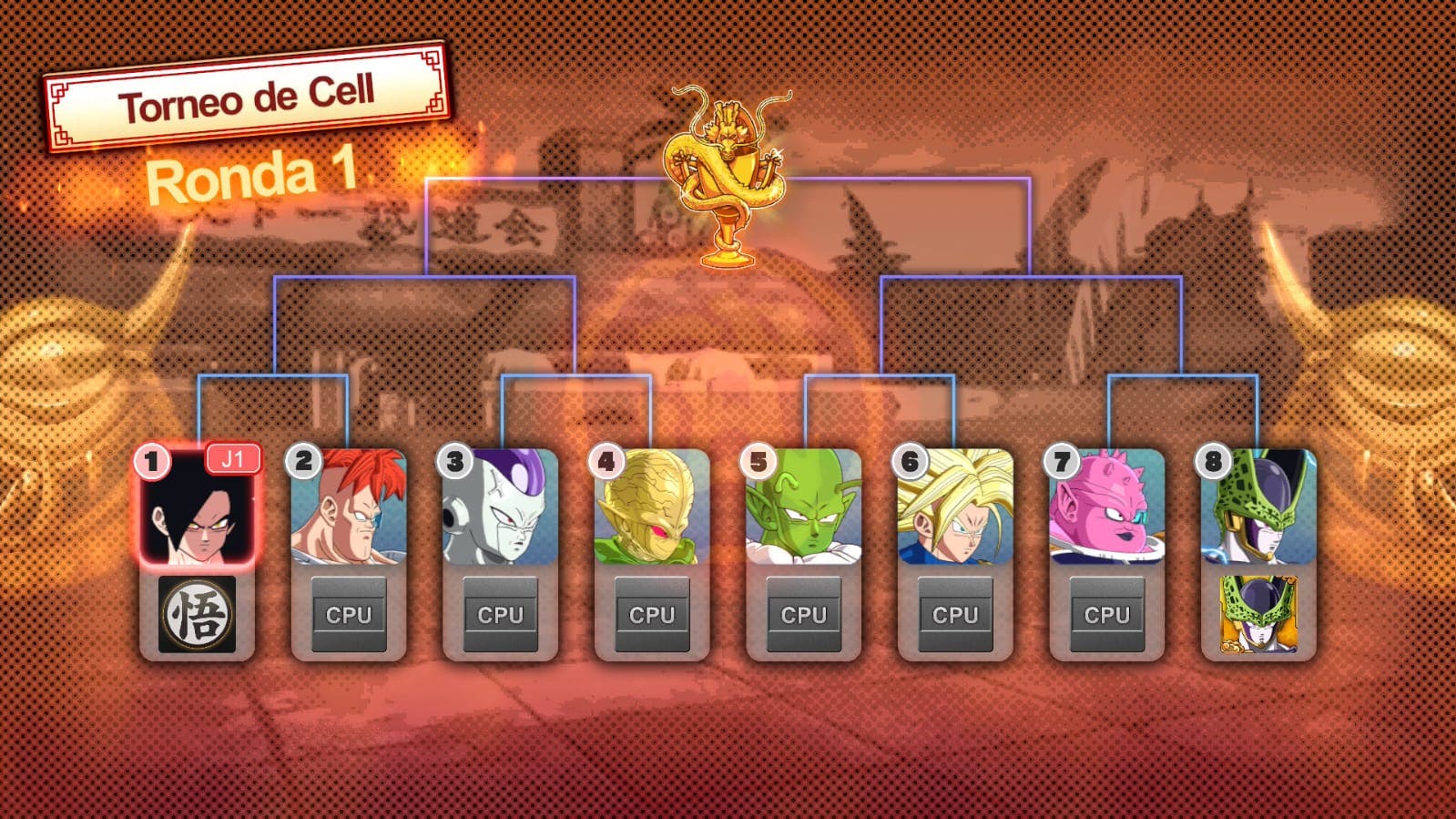
Task: Toggle the CPU setting for entrant 7
Action: tap(1105, 614)
